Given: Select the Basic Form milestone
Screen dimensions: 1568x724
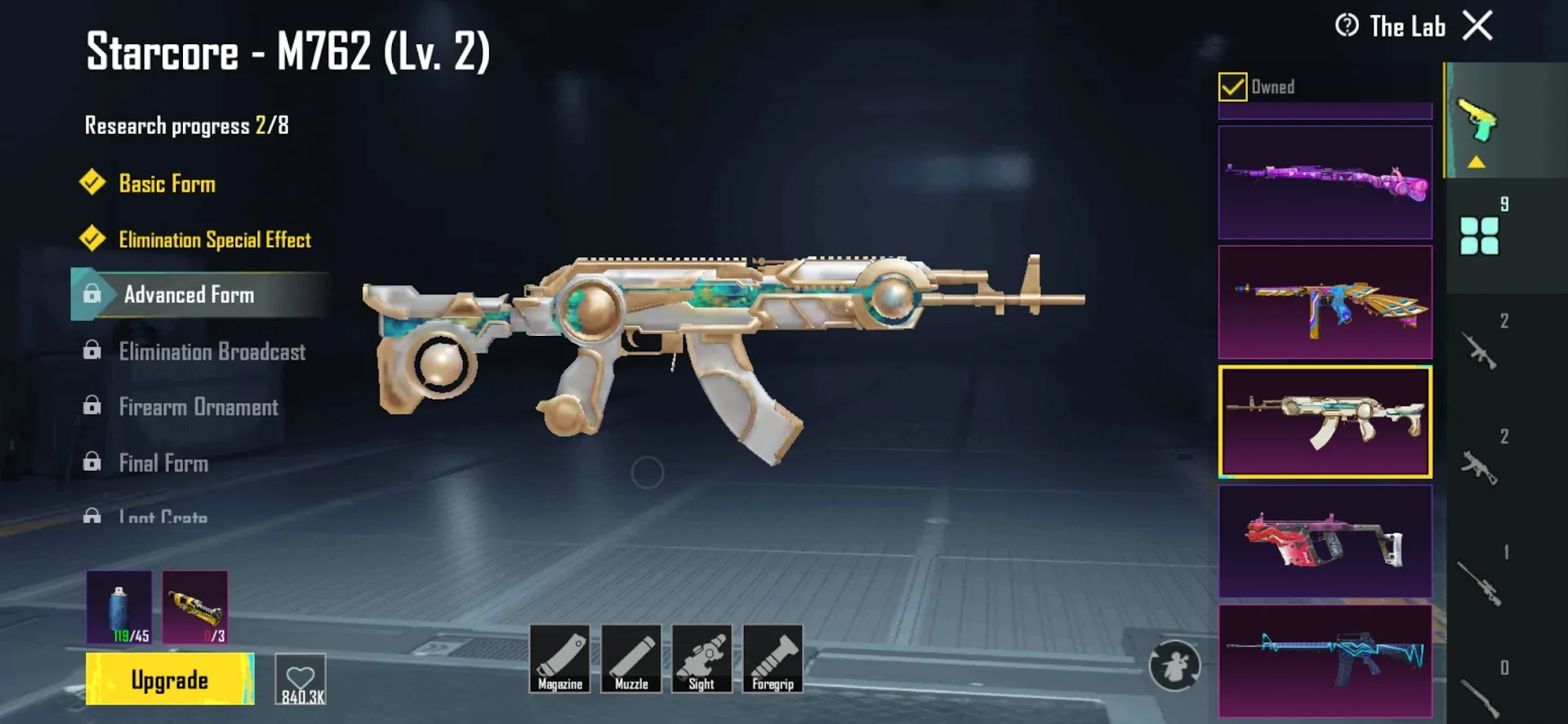Looking at the screenshot, I should pos(167,184).
